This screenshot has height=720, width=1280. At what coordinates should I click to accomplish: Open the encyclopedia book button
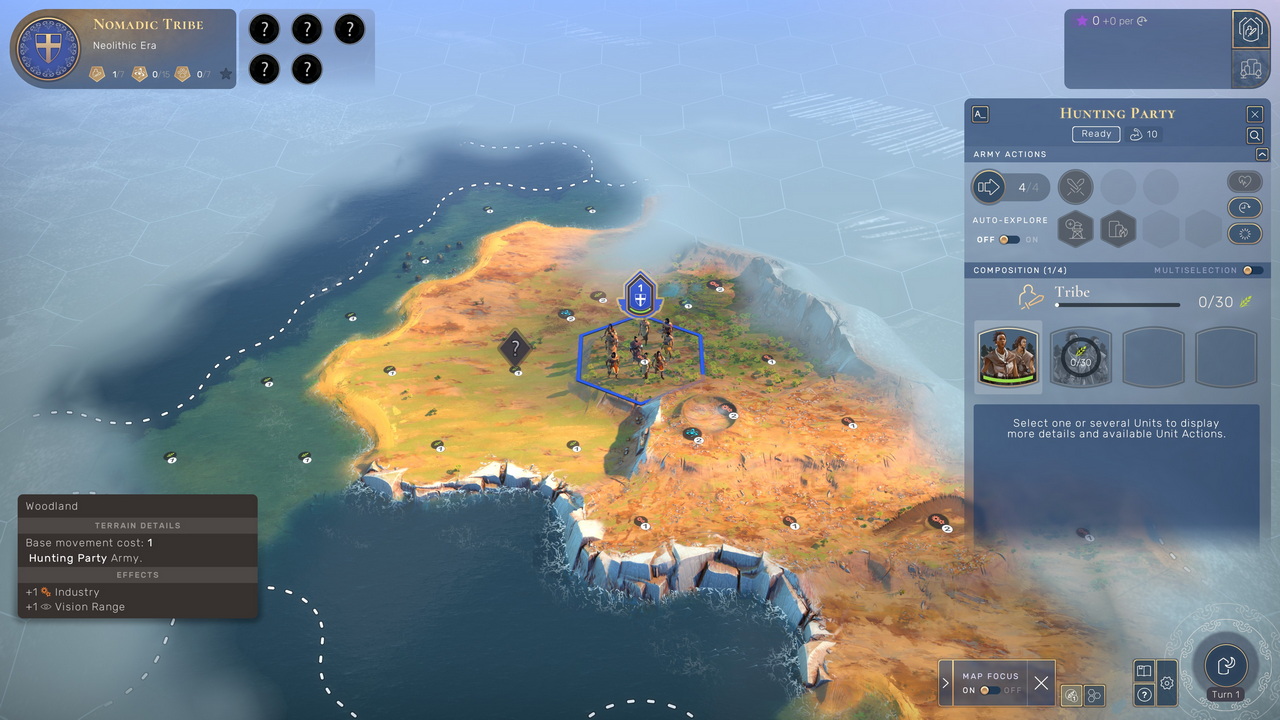(x=1145, y=671)
